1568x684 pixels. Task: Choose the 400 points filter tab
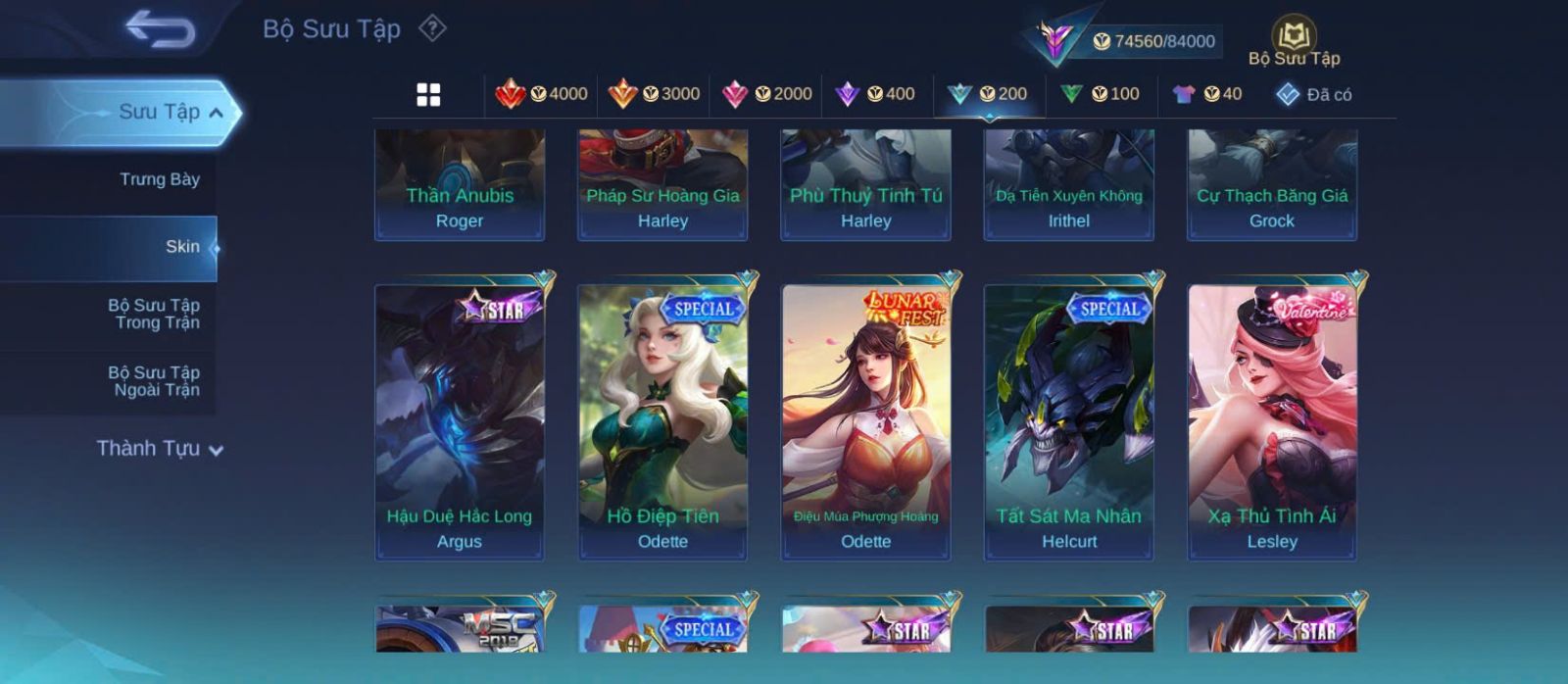coord(875,94)
